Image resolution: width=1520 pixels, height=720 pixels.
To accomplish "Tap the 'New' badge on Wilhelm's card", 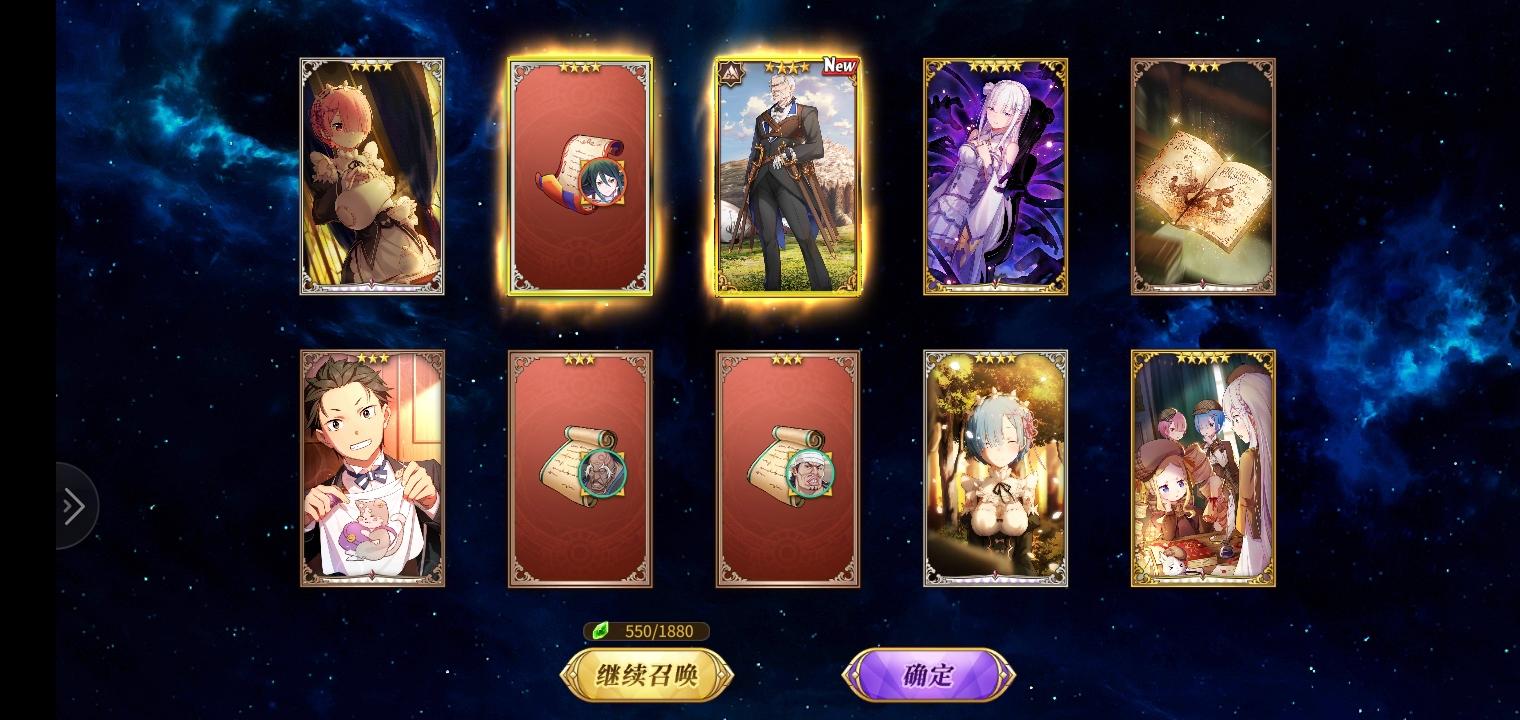I will pyautogui.click(x=840, y=66).
